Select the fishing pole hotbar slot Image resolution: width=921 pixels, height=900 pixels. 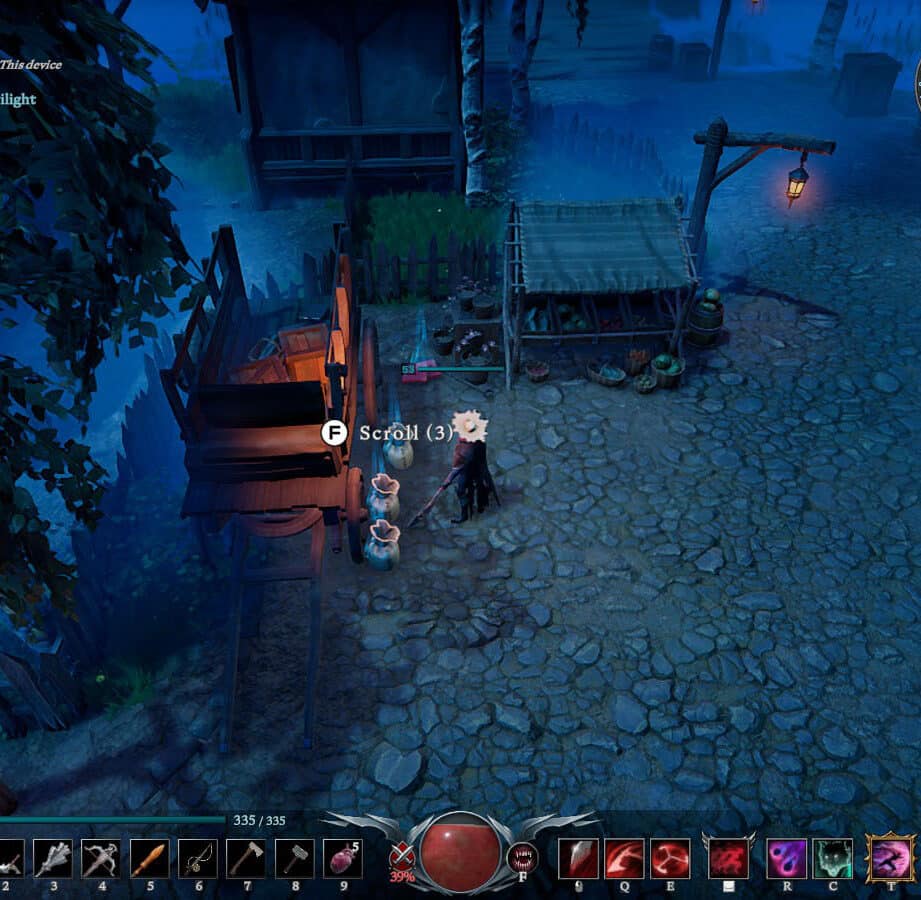coord(197,858)
